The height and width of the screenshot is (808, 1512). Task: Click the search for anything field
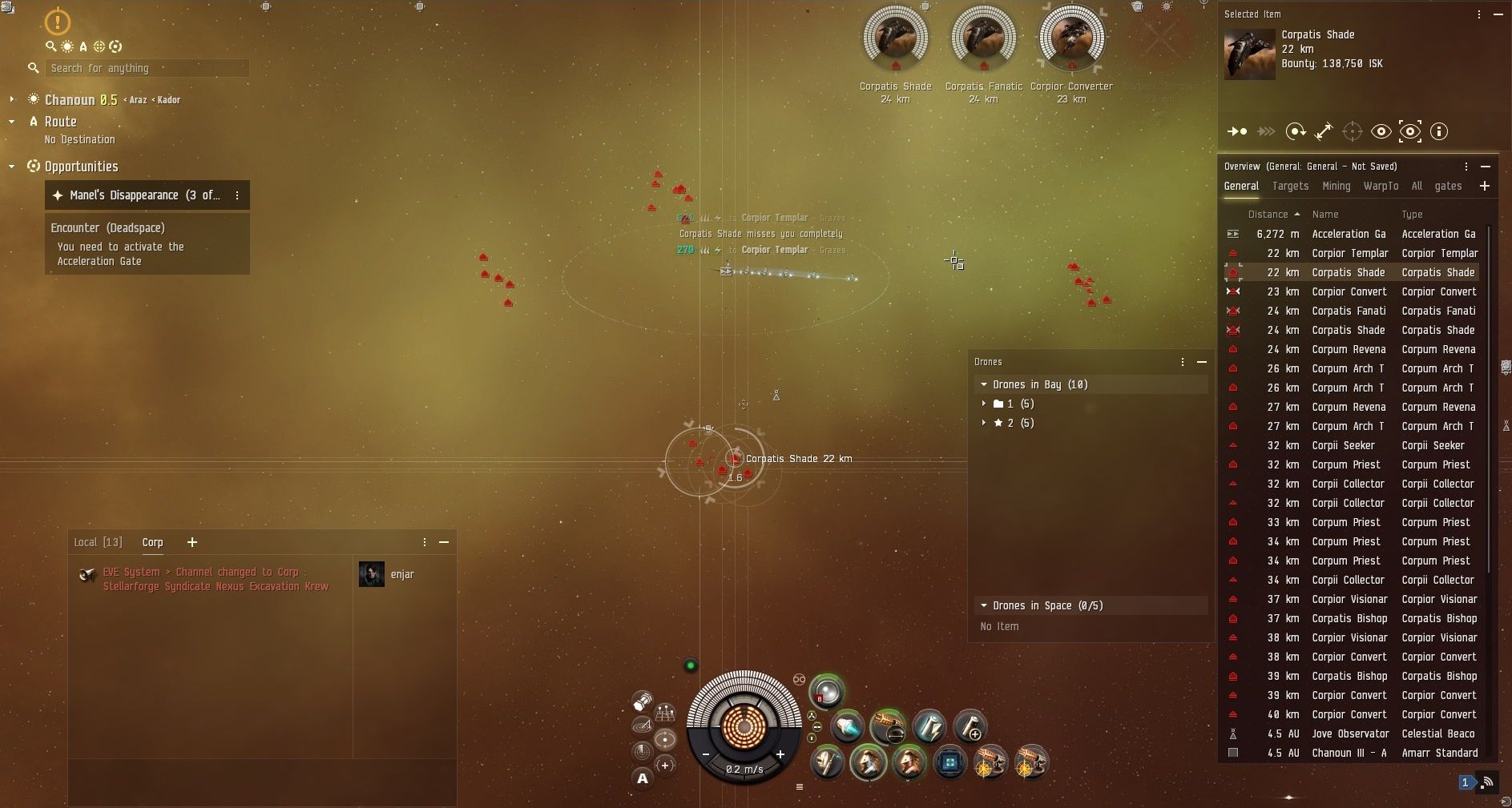[146, 68]
